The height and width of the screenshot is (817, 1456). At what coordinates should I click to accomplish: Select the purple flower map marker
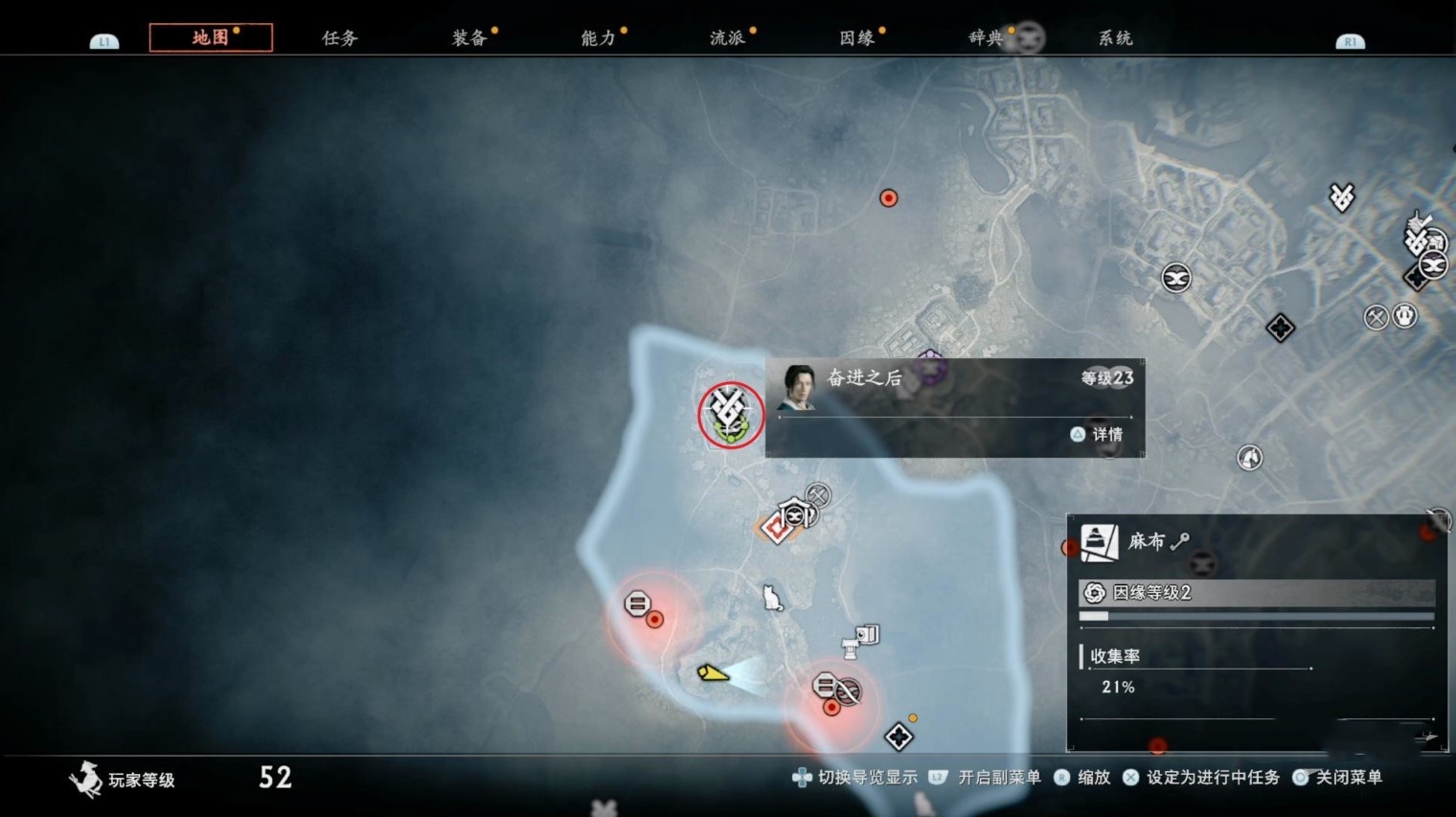[x=930, y=367]
